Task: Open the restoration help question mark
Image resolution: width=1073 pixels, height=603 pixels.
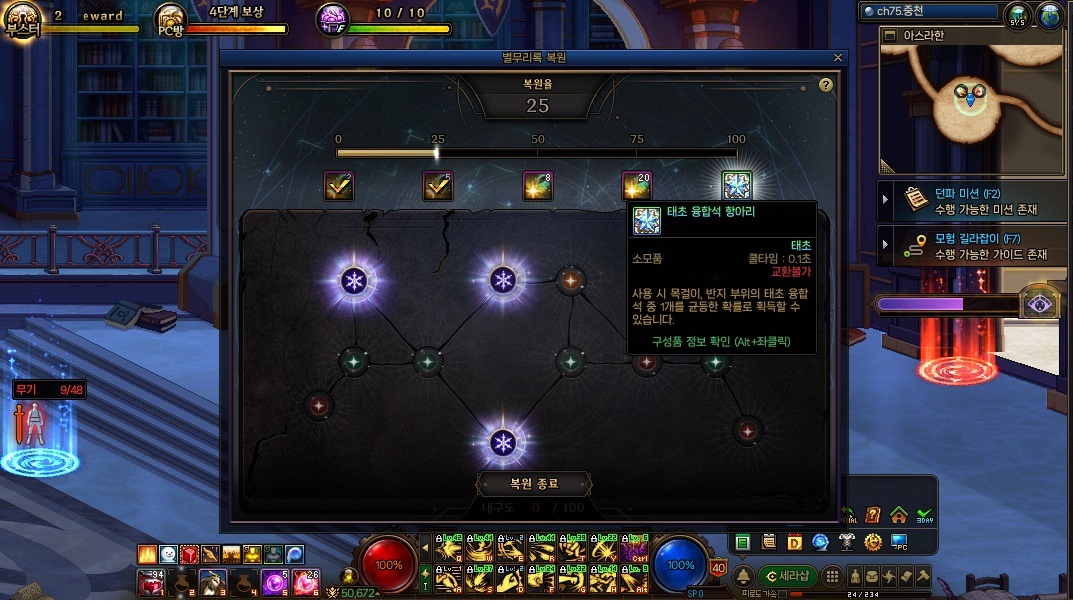Action: pos(826,85)
